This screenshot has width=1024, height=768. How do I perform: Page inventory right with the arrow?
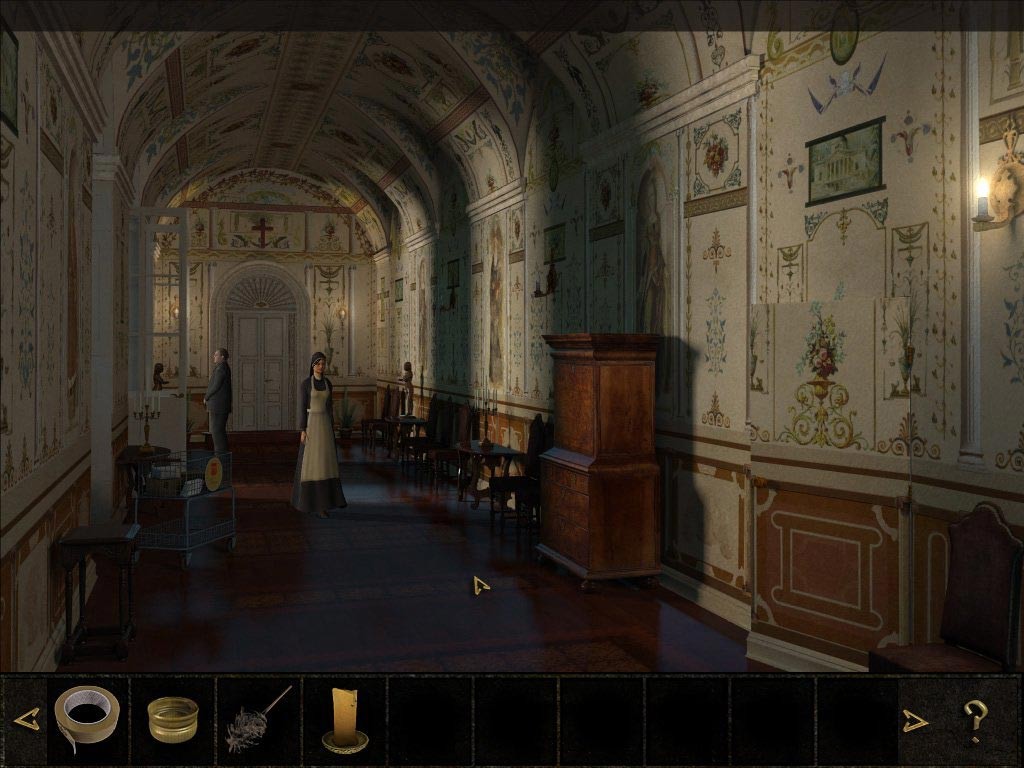(x=916, y=720)
